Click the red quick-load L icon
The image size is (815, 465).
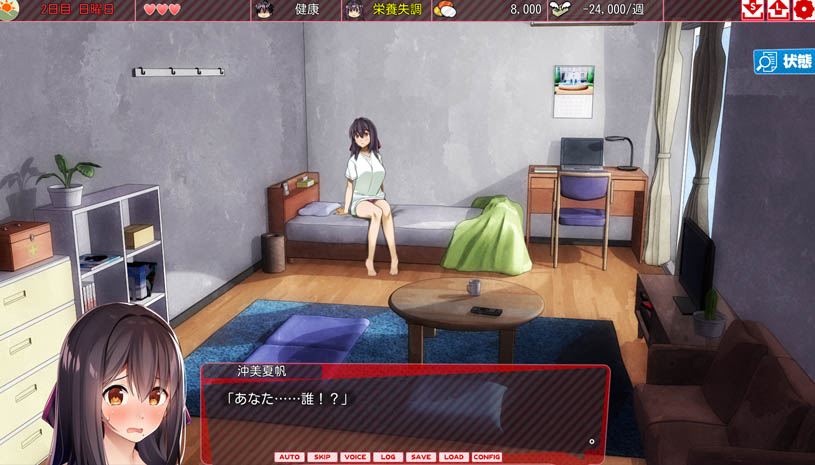(x=778, y=10)
